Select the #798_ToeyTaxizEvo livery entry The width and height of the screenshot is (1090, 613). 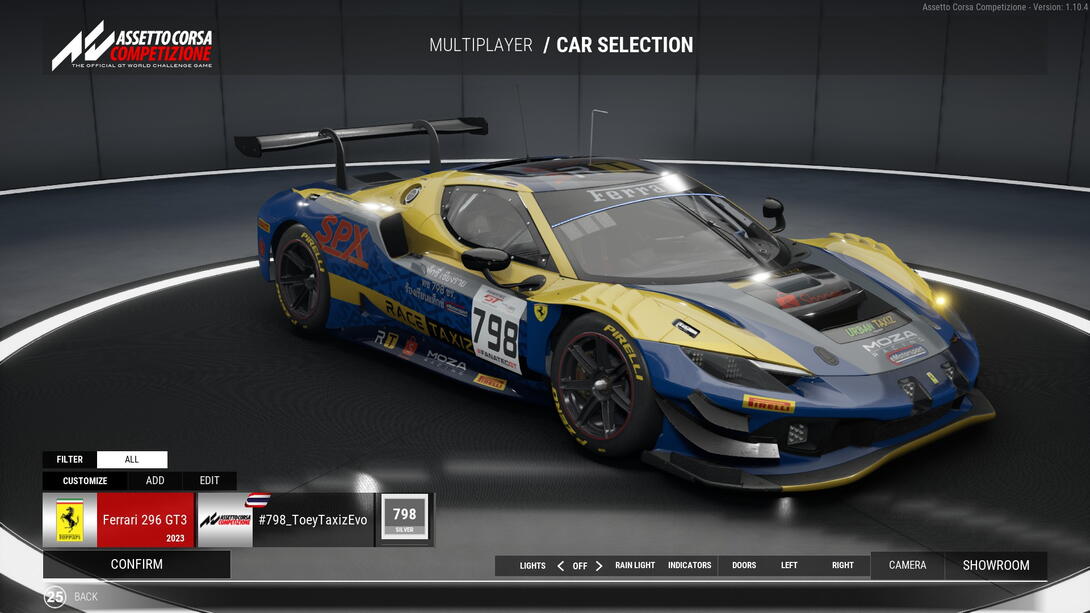tap(285, 520)
